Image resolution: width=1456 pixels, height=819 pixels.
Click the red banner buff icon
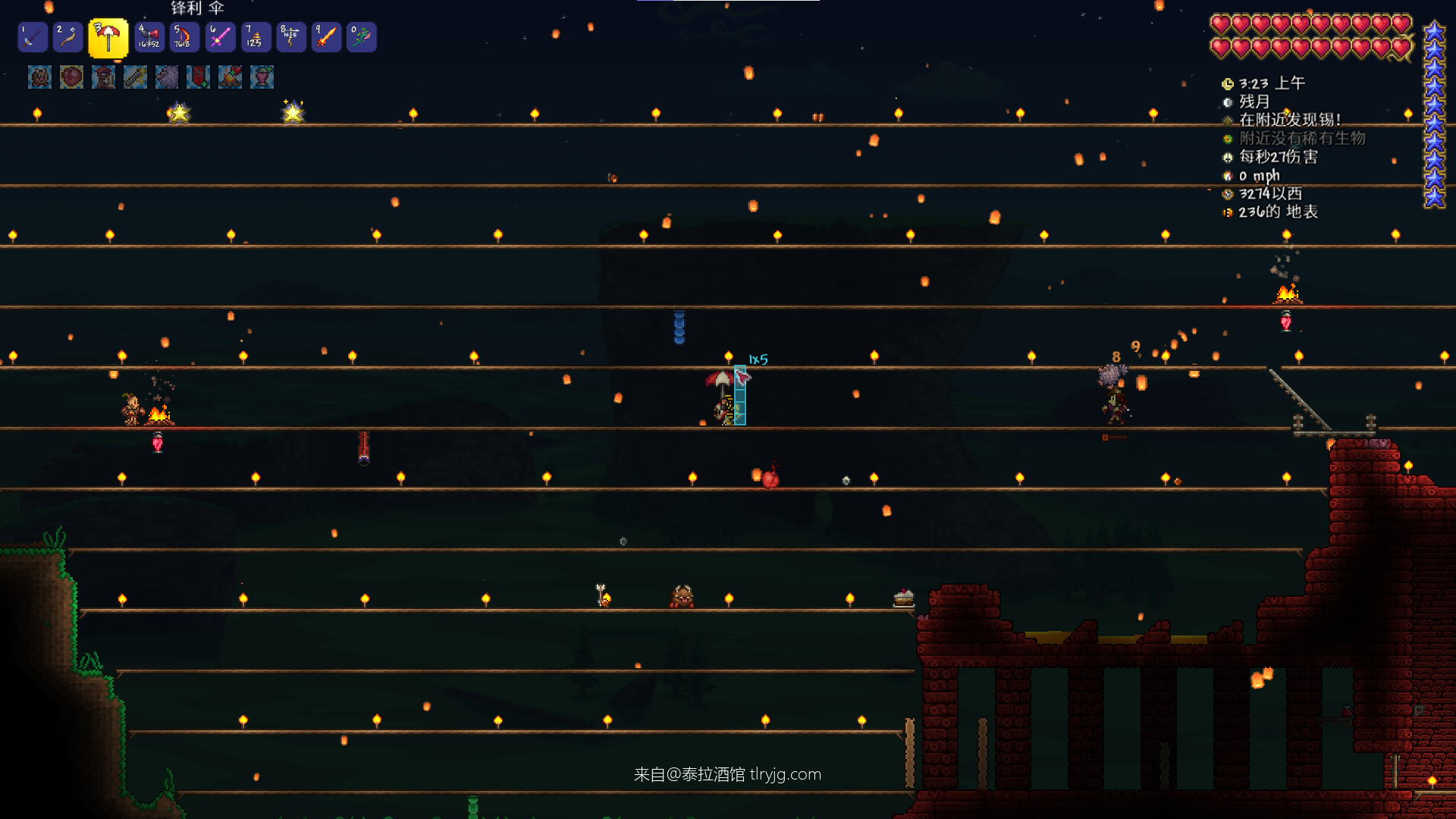pos(199,77)
